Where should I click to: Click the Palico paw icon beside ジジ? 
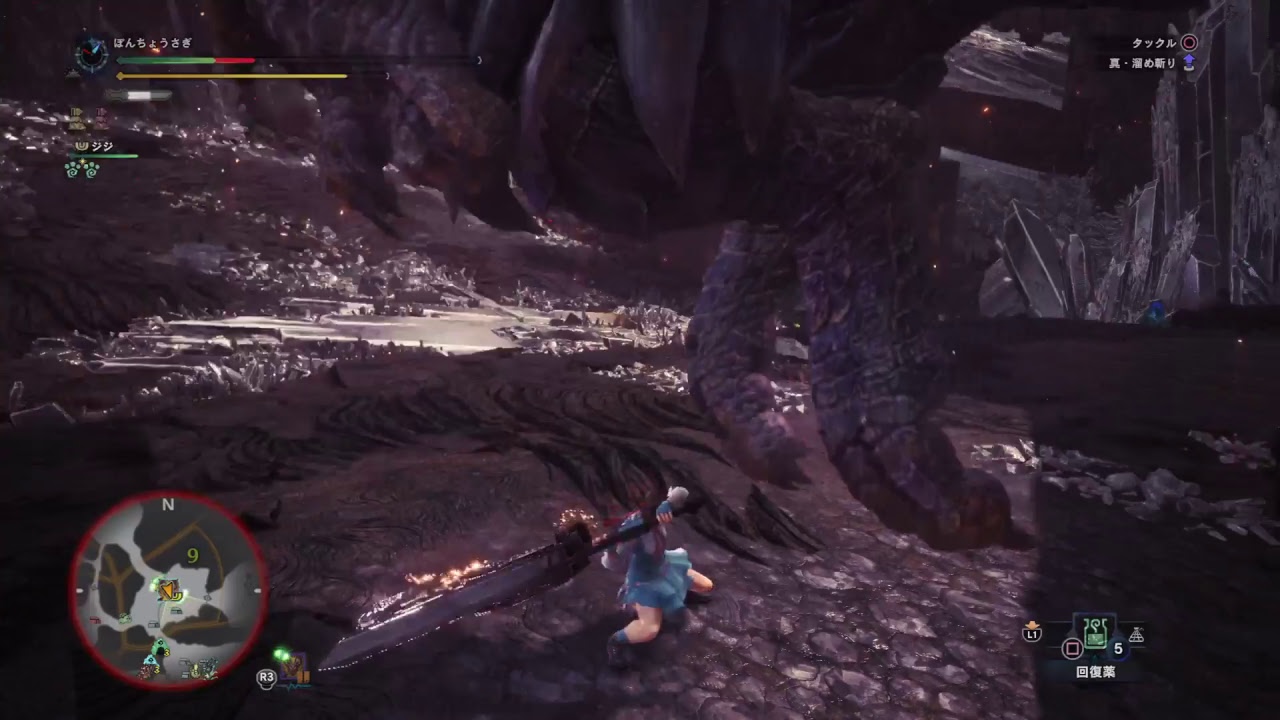point(83,146)
